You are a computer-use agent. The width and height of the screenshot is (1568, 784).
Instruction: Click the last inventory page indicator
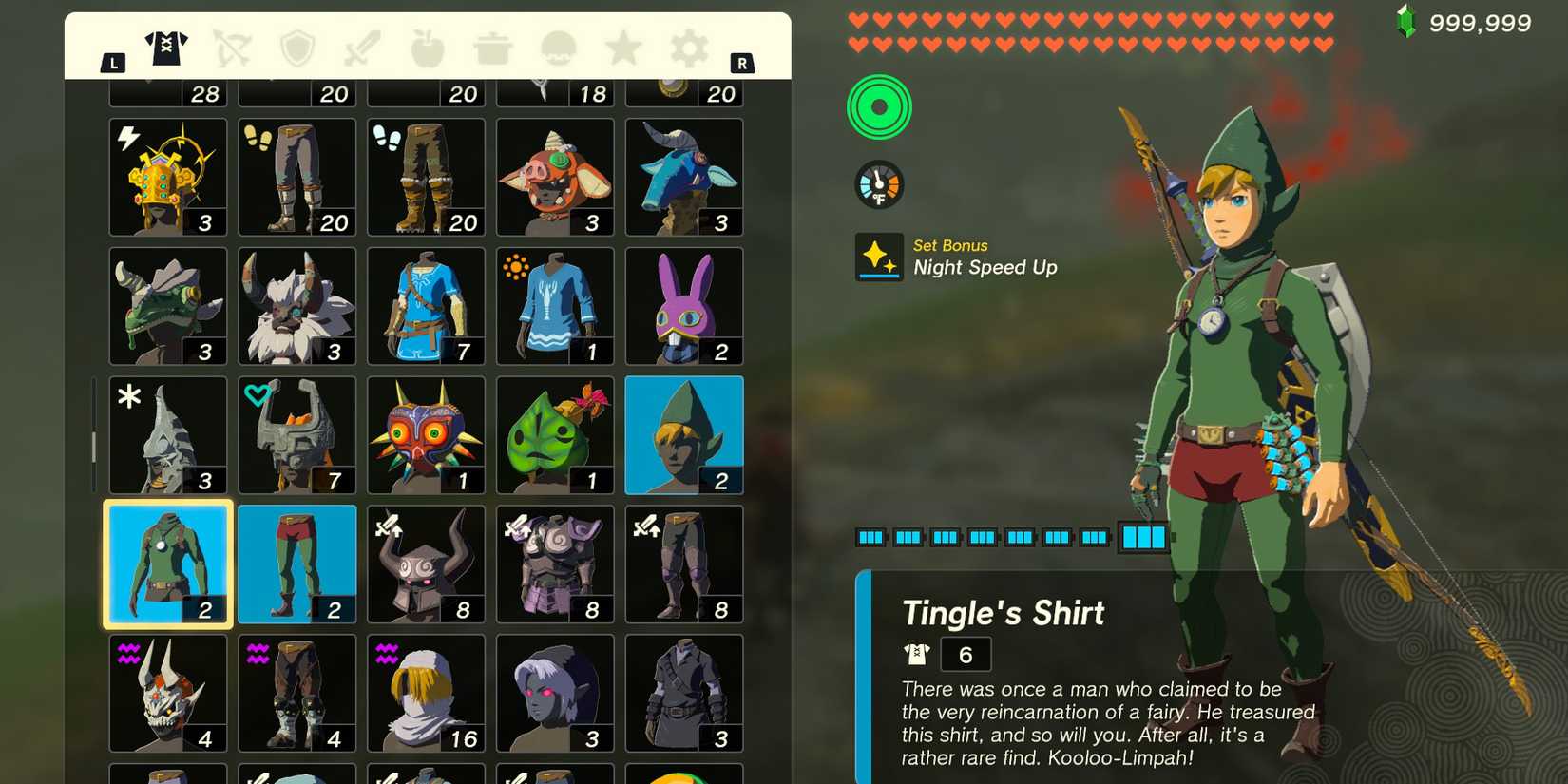(x=1144, y=537)
